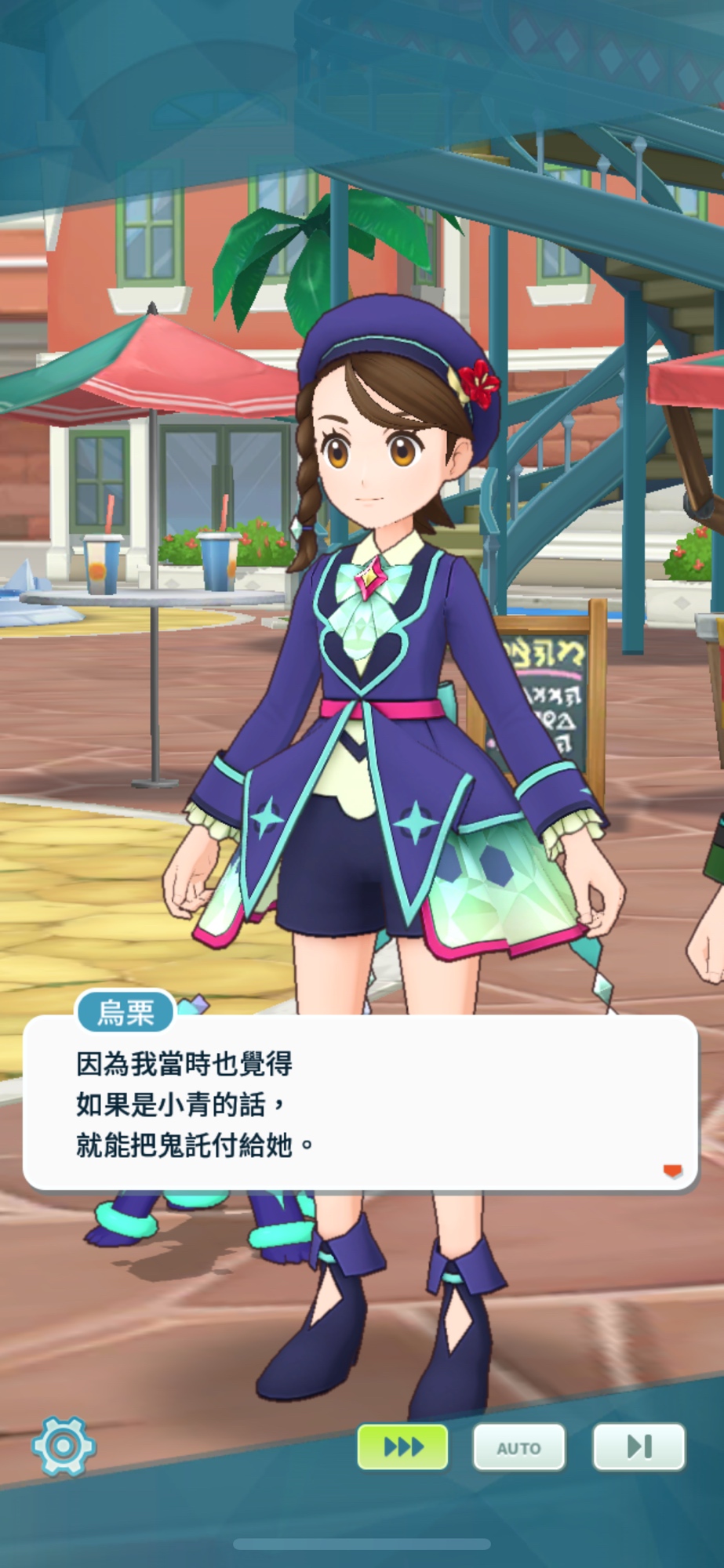Skip the story scene
The image size is (724, 1568).
[639, 1446]
